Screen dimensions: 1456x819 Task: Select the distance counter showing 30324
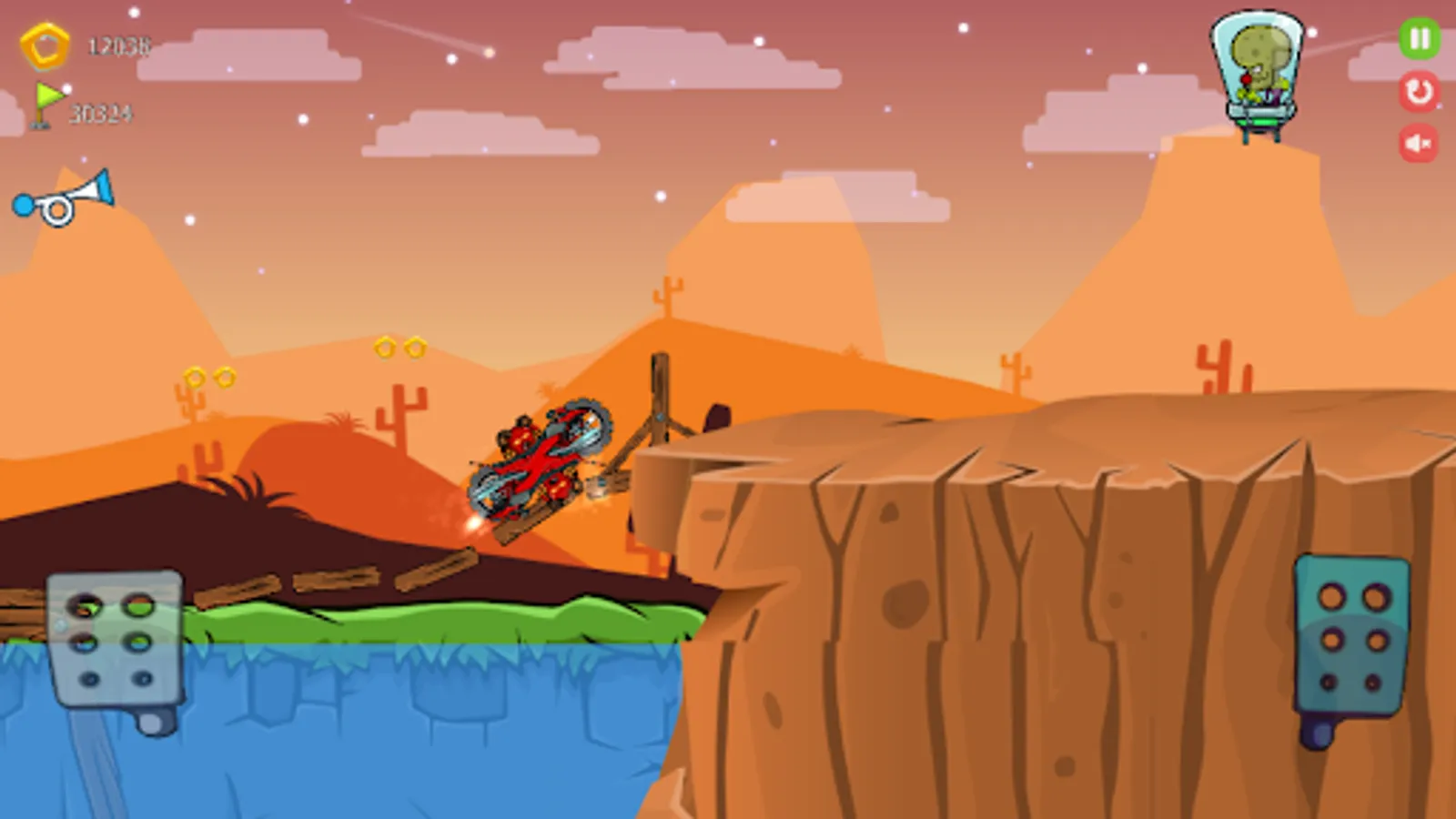(100, 115)
